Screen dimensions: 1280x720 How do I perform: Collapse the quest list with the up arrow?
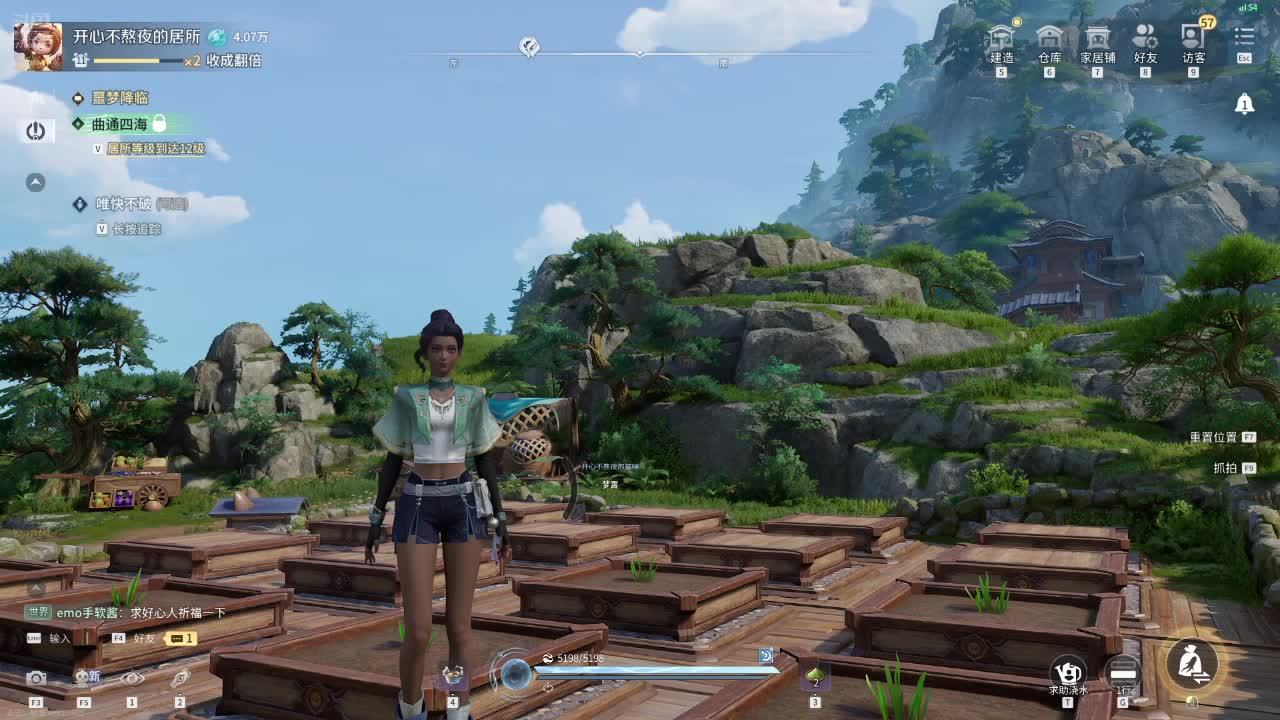coord(36,182)
